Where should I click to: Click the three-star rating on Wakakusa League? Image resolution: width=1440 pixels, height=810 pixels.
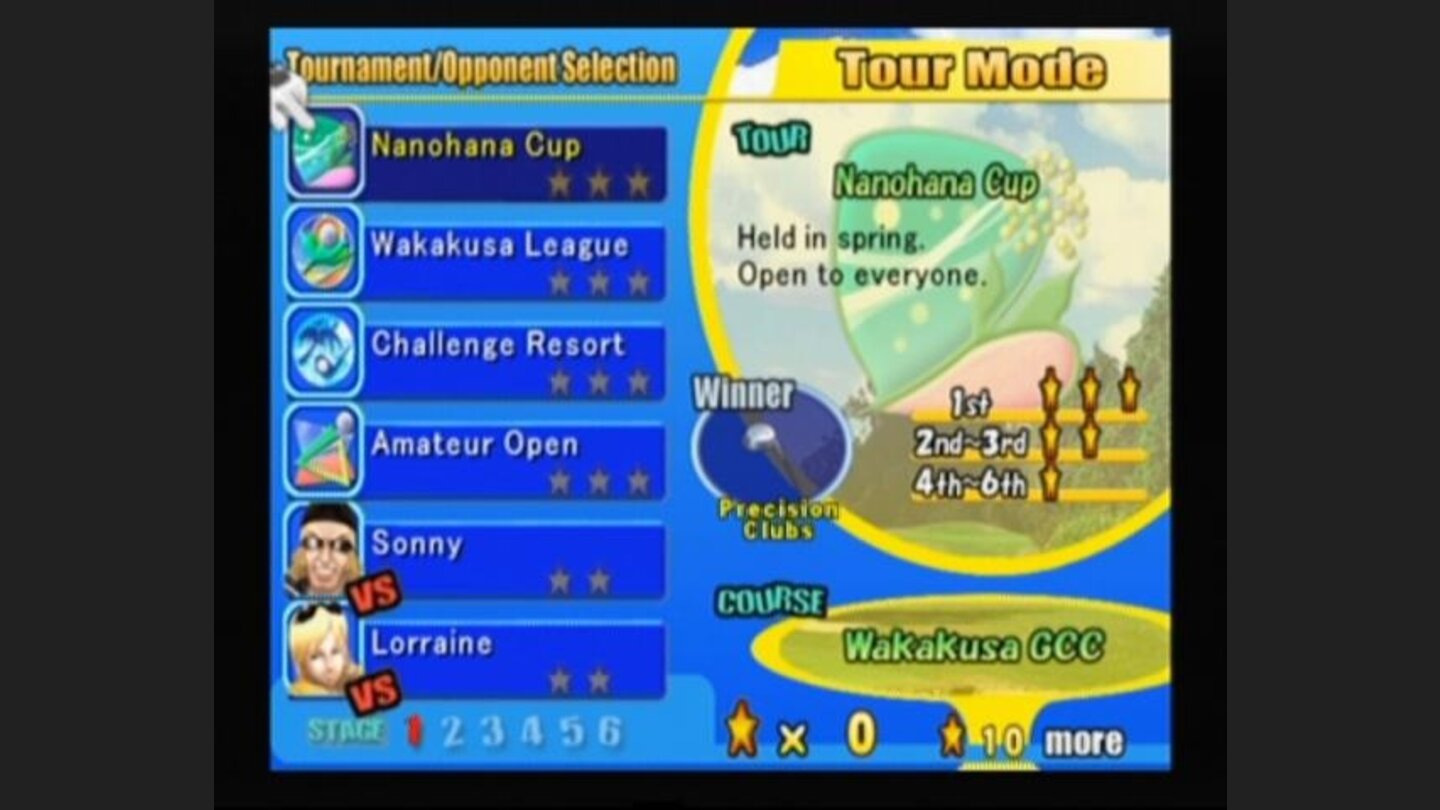[600, 282]
